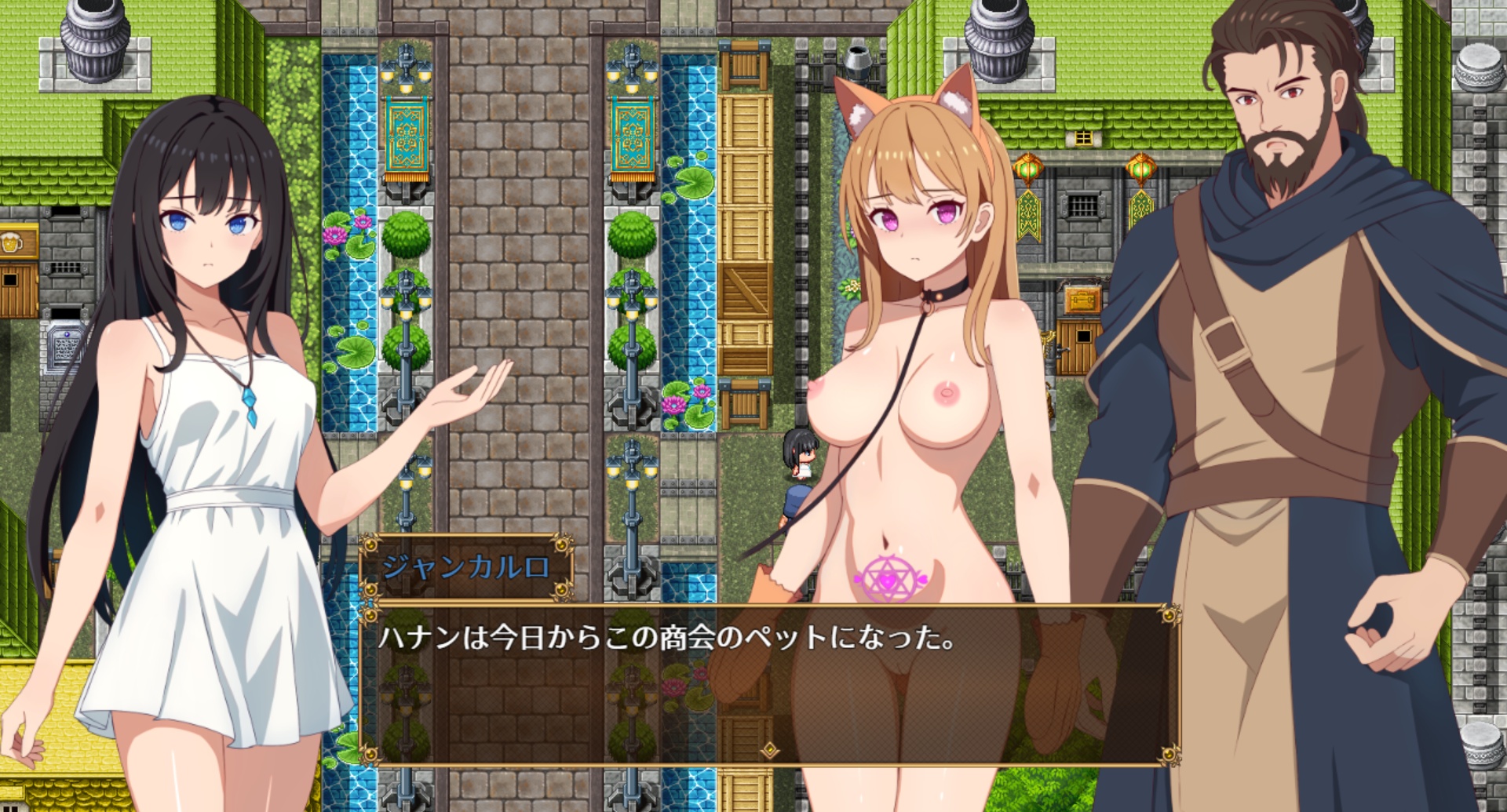Click the dialogue continue arrow indicator
The height and width of the screenshot is (812, 1507).
pyautogui.click(x=771, y=750)
